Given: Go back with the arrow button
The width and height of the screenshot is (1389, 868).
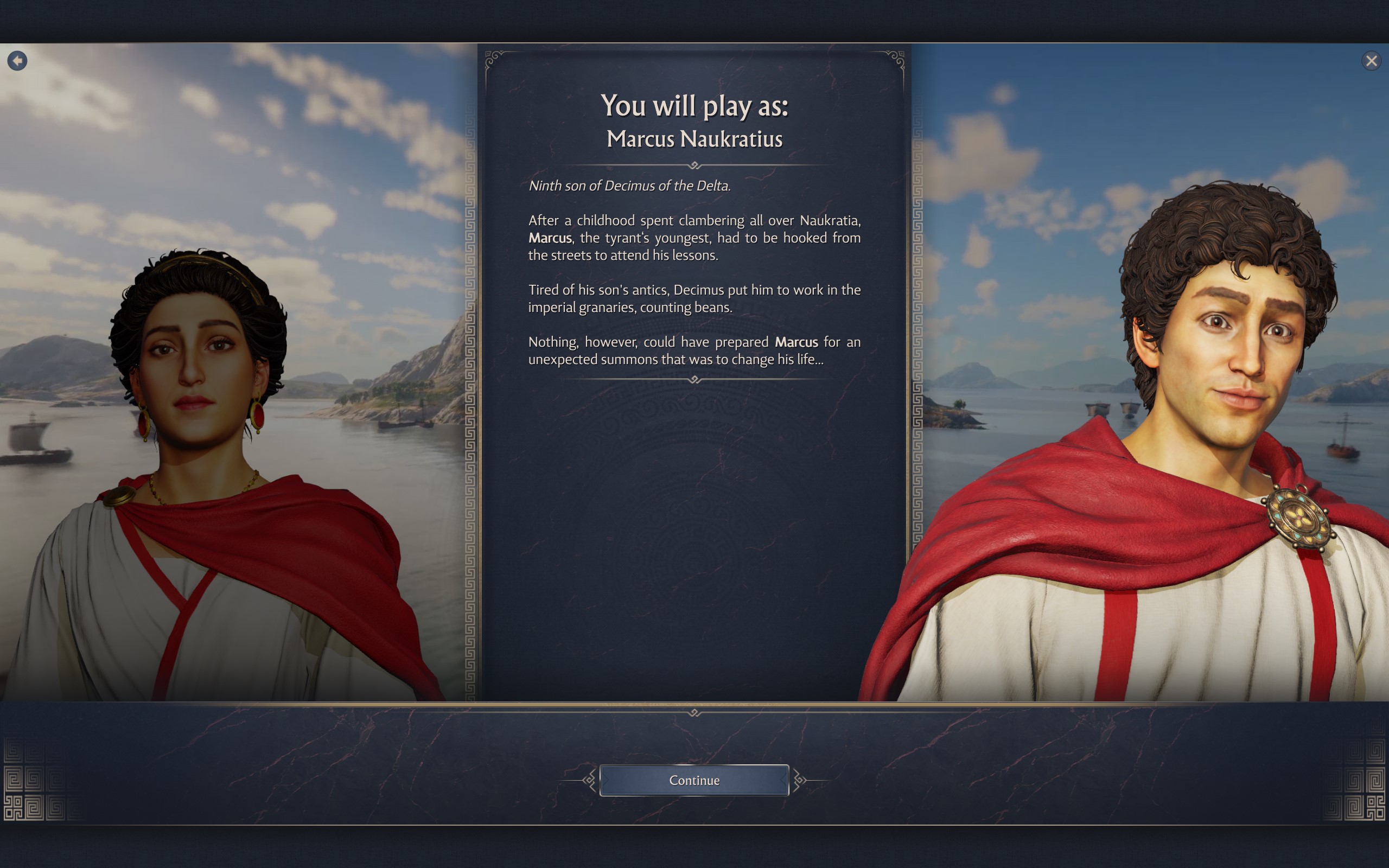Looking at the screenshot, I should pos(17,60).
